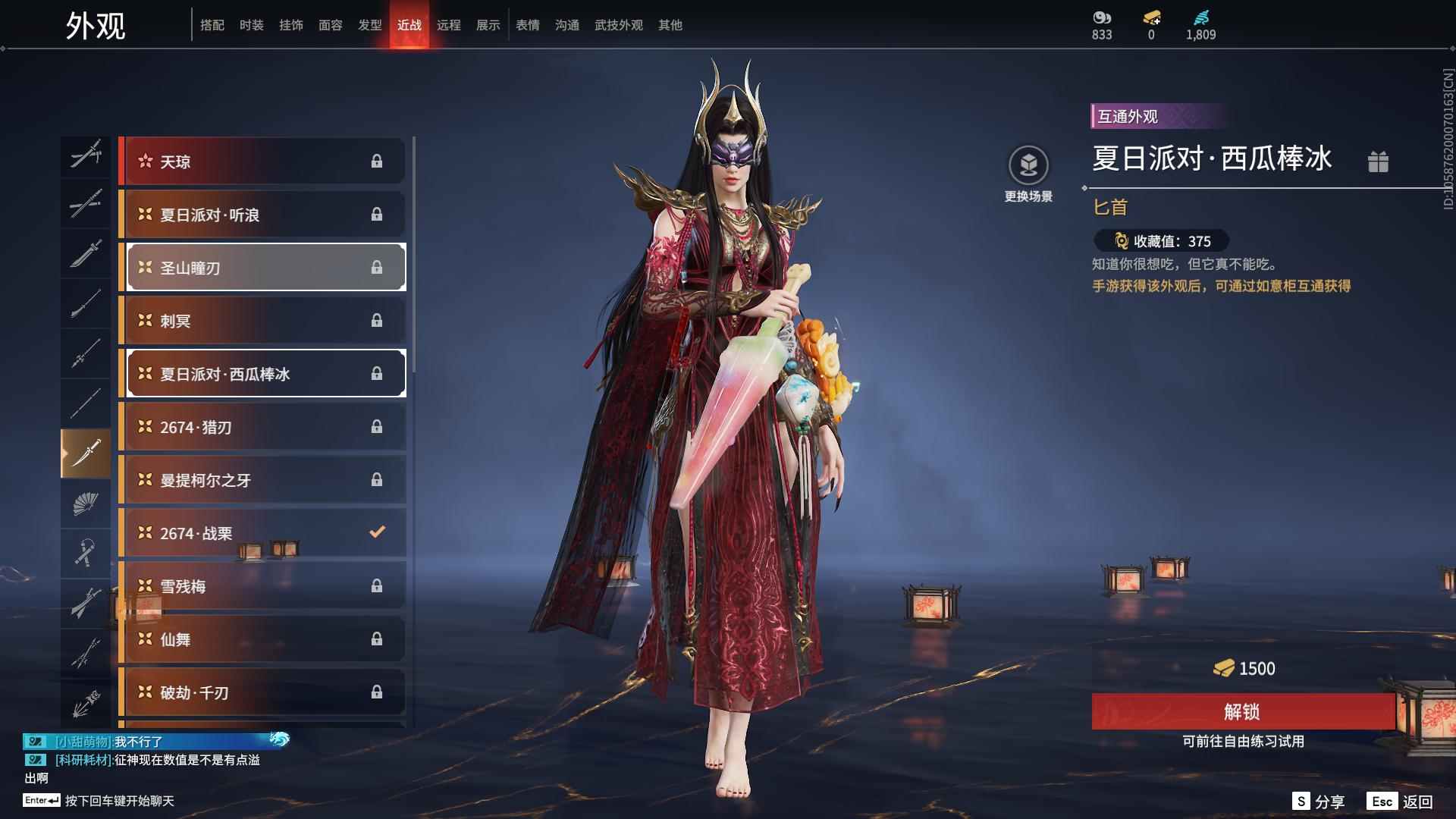Open the 远程 weapons tab
Image resolution: width=1456 pixels, height=819 pixels.
tap(449, 24)
